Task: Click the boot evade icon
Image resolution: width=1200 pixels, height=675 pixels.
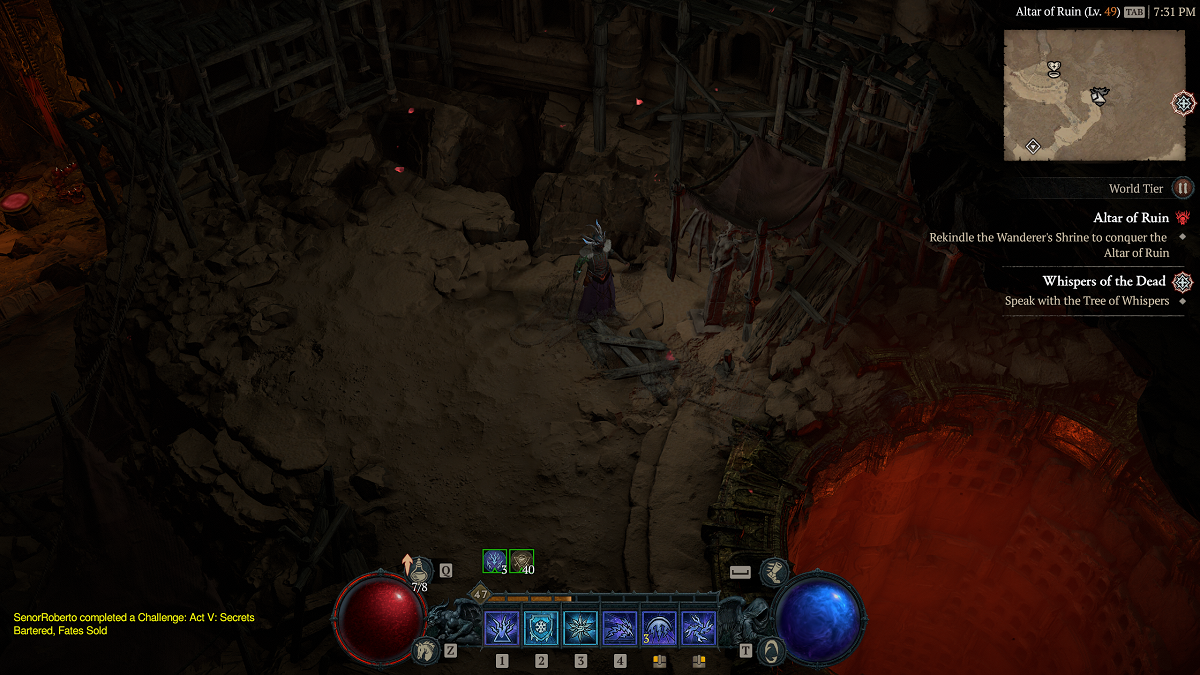Action: pyautogui.click(x=774, y=572)
